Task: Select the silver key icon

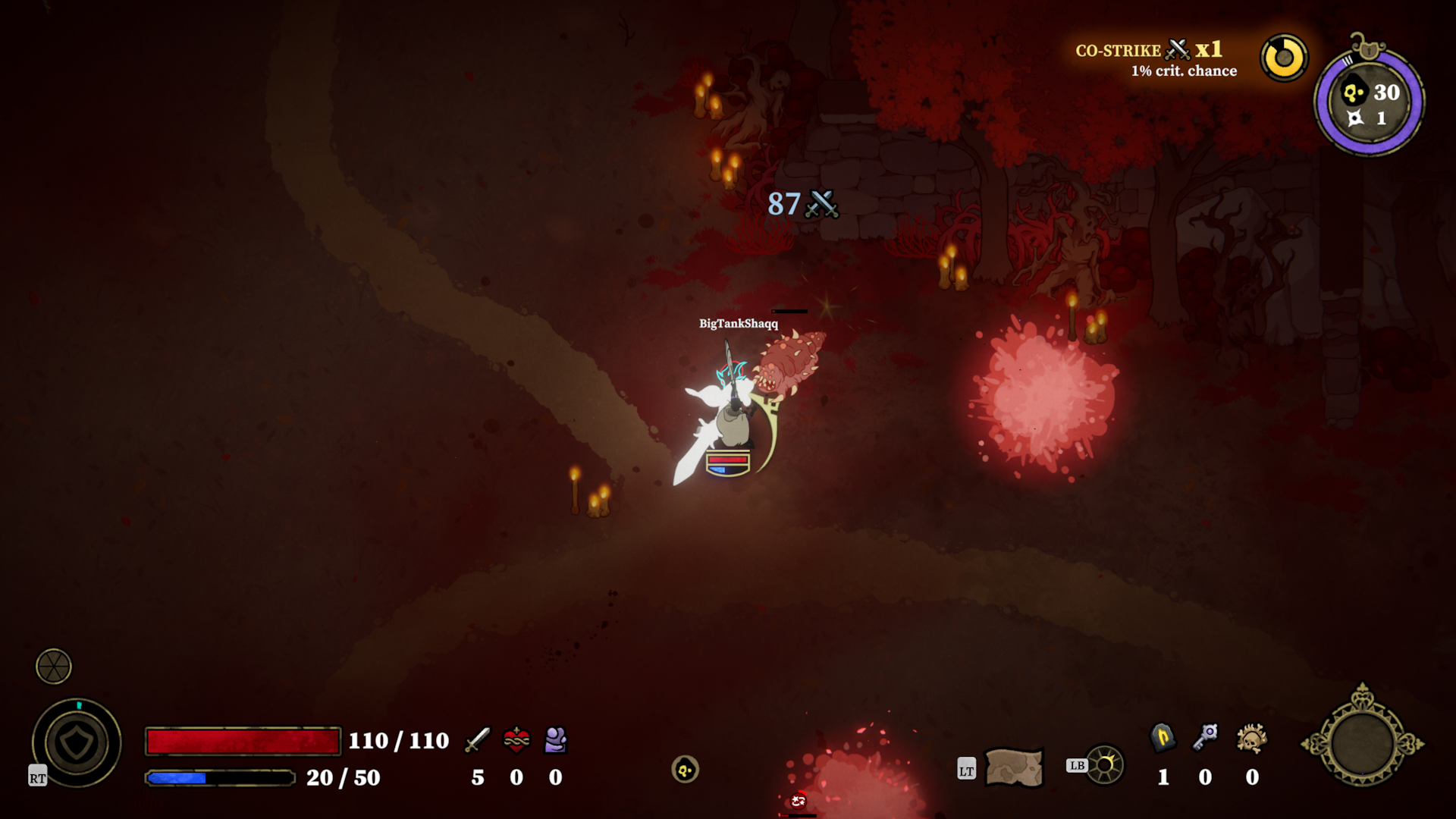Action: [x=1205, y=736]
